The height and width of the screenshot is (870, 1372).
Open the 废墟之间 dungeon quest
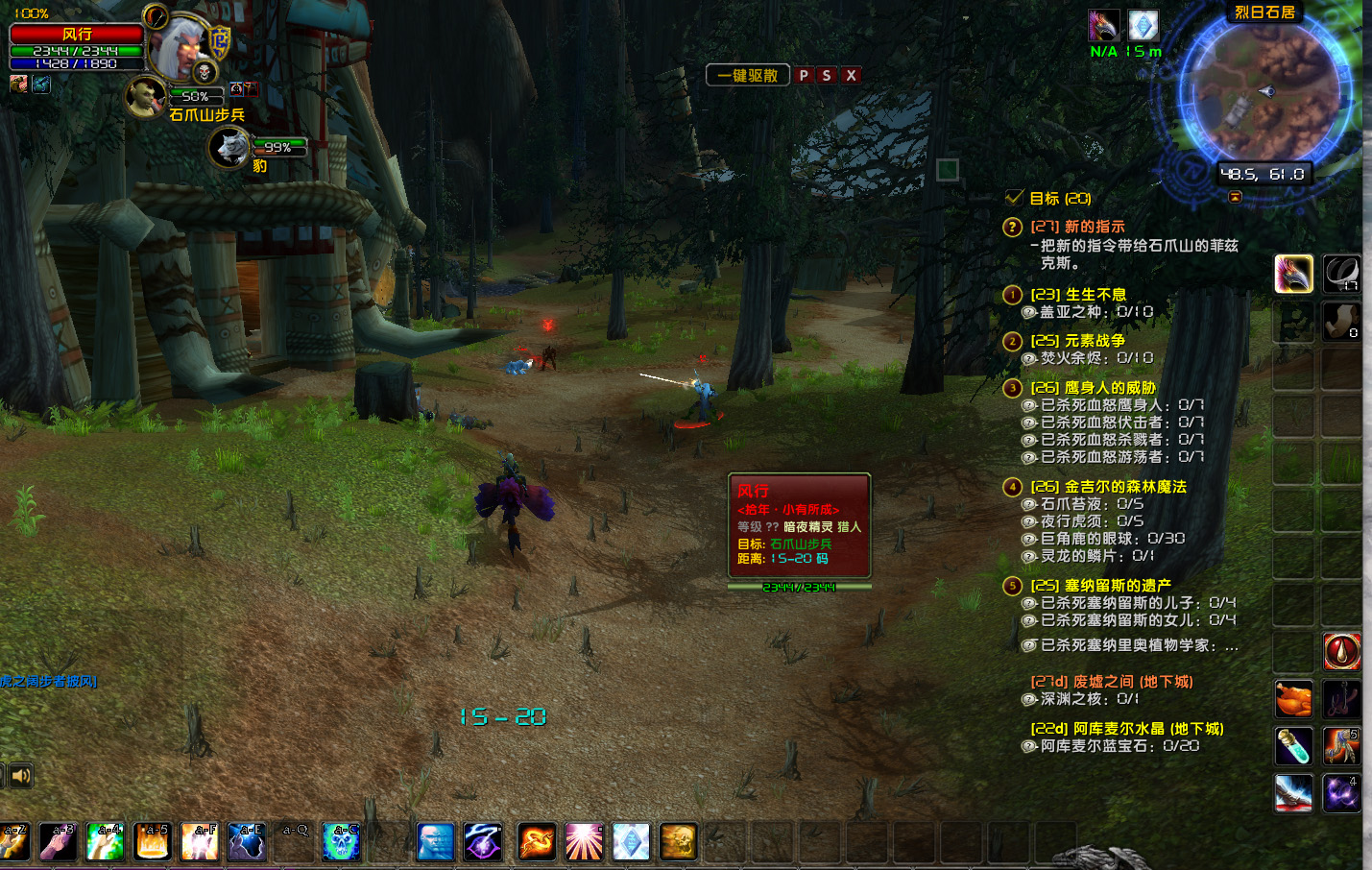(1111, 682)
